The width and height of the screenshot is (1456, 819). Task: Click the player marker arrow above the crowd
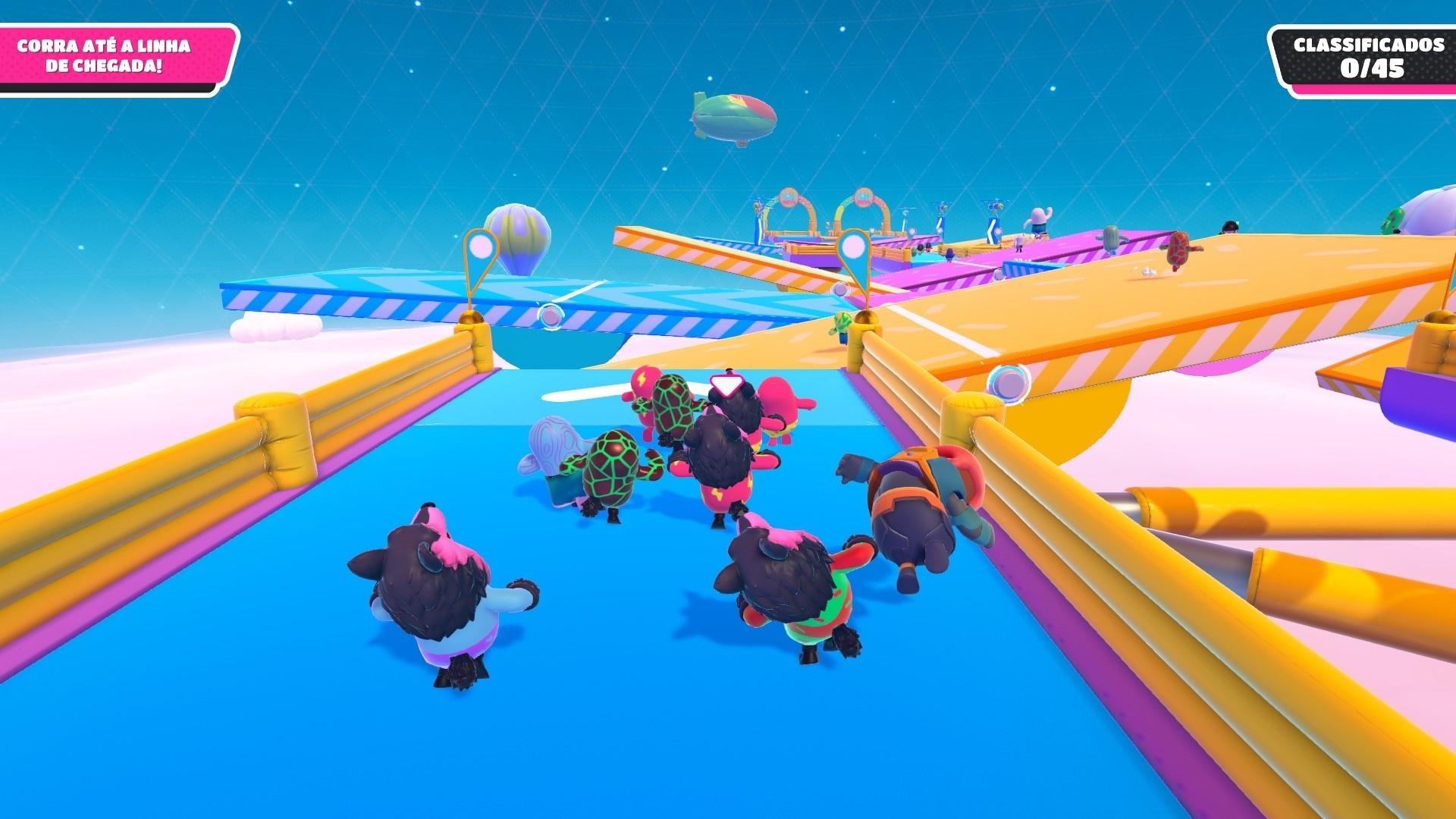(728, 383)
